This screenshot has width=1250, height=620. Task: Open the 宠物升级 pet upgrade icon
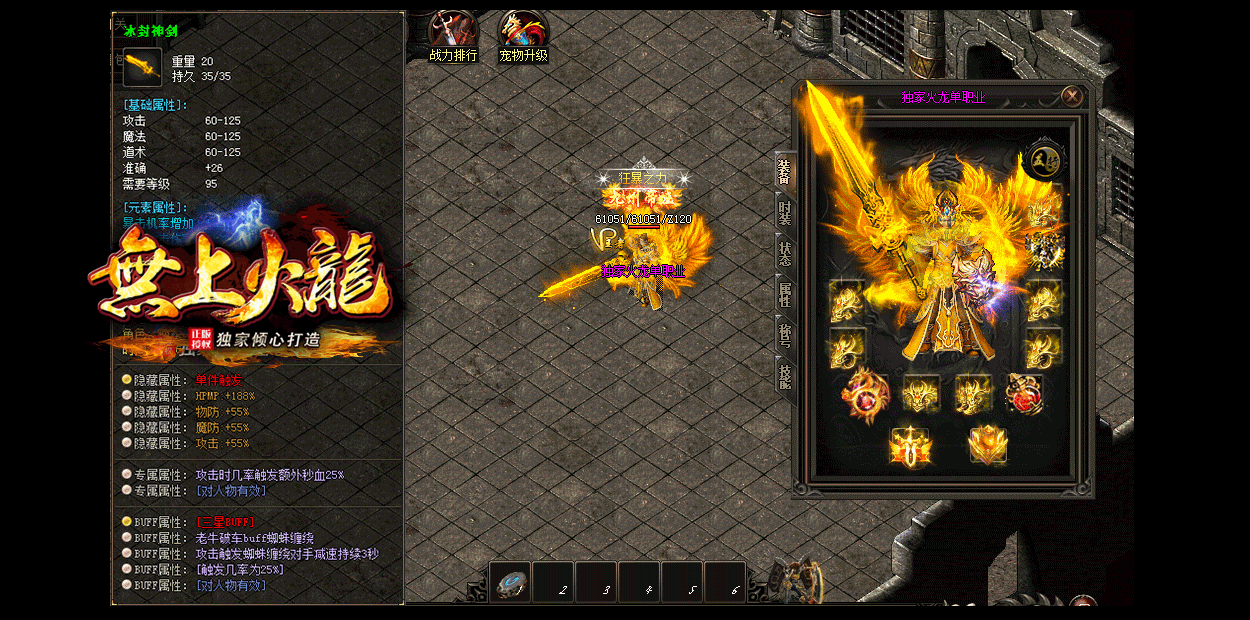pos(523,35)
